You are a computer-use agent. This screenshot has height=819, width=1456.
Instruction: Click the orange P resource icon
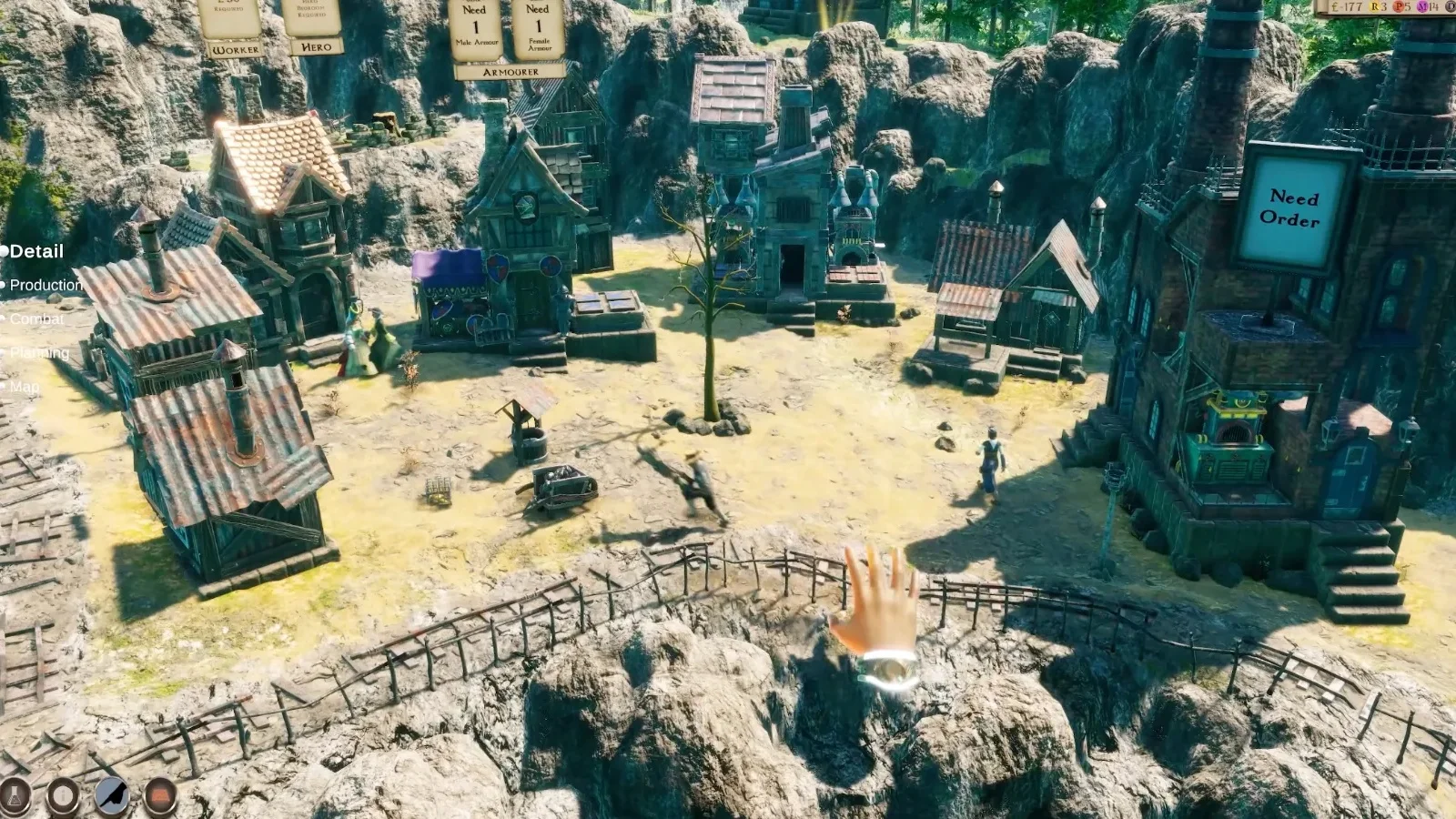click(1399, 7)
